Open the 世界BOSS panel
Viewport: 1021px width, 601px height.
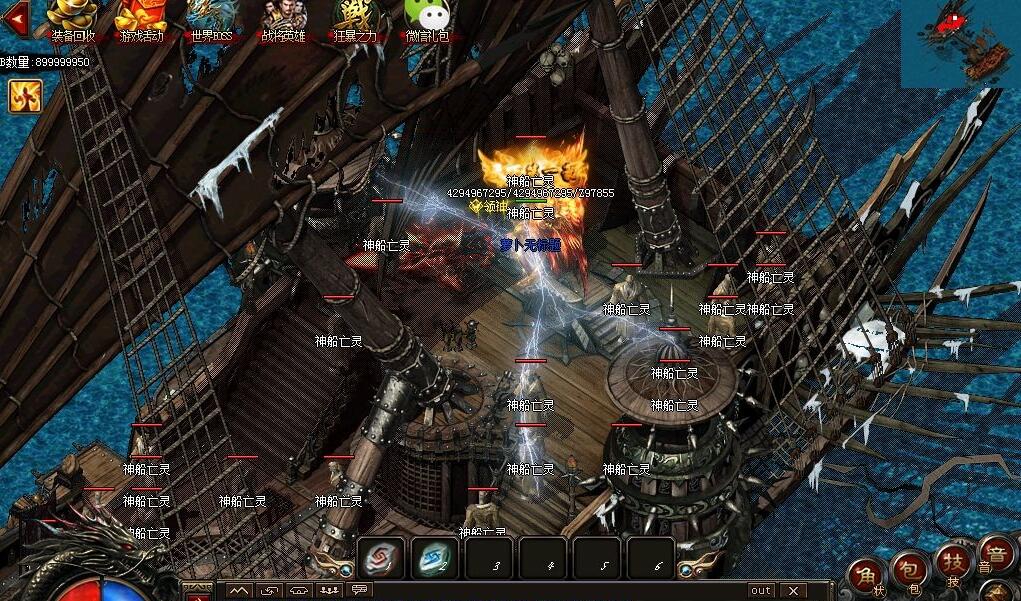pos(210,20)
